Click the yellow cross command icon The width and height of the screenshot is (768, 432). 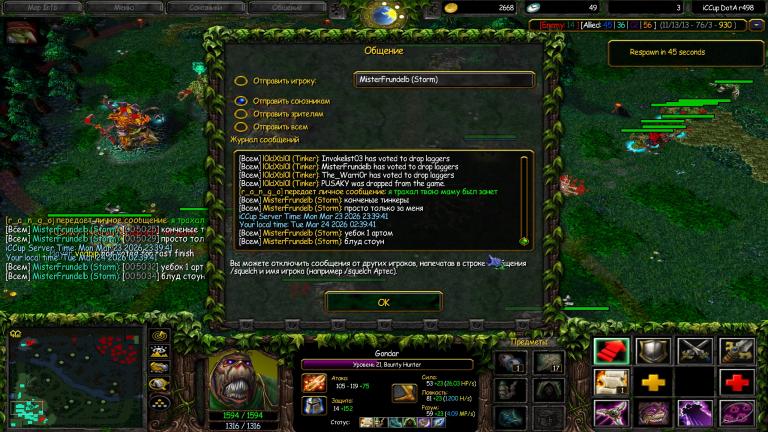click(653, 382)
